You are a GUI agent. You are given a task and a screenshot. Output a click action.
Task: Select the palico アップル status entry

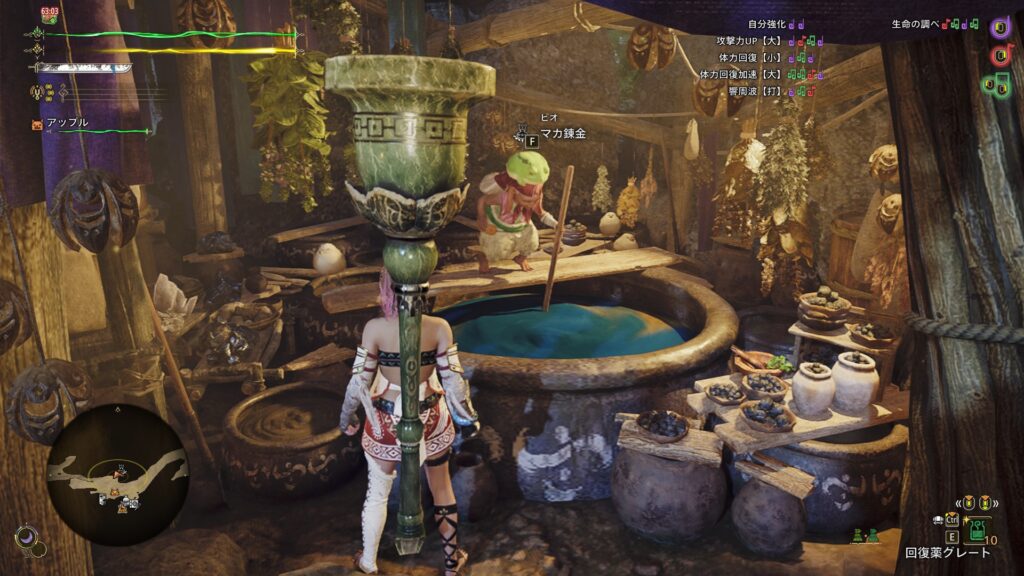coord(67,123)
